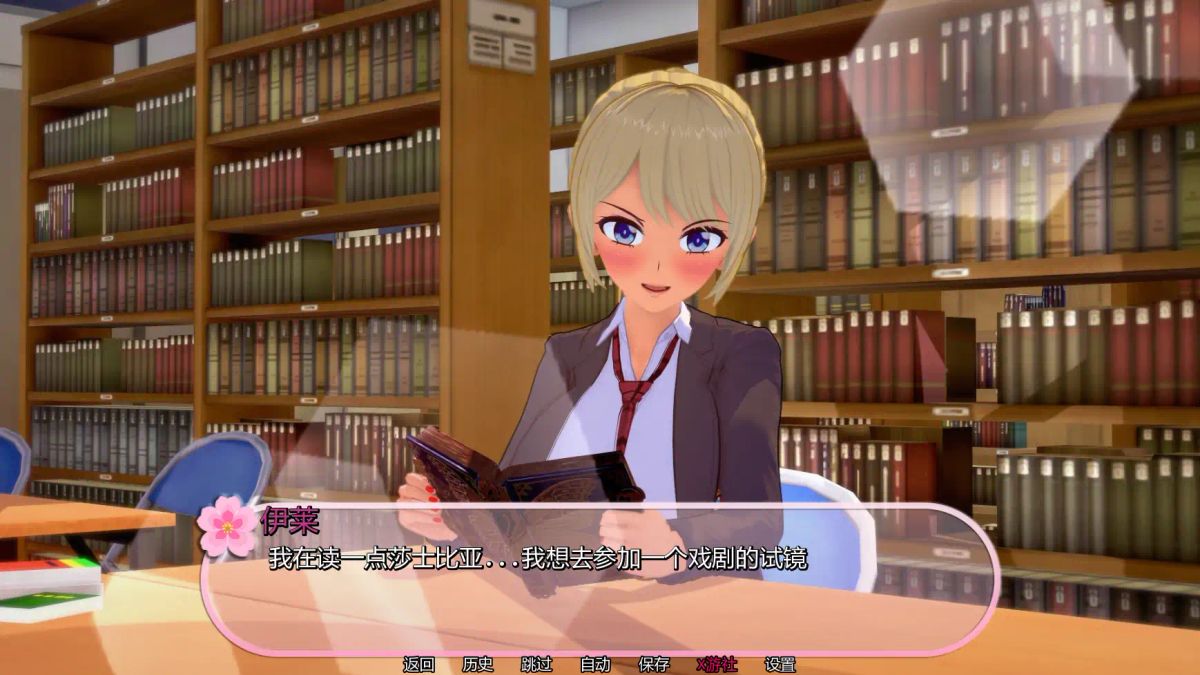Activate 跳过 (skip) for the dialogue
The width and height of the screenshot is (1200, 675).
click(x=537, y=664)
